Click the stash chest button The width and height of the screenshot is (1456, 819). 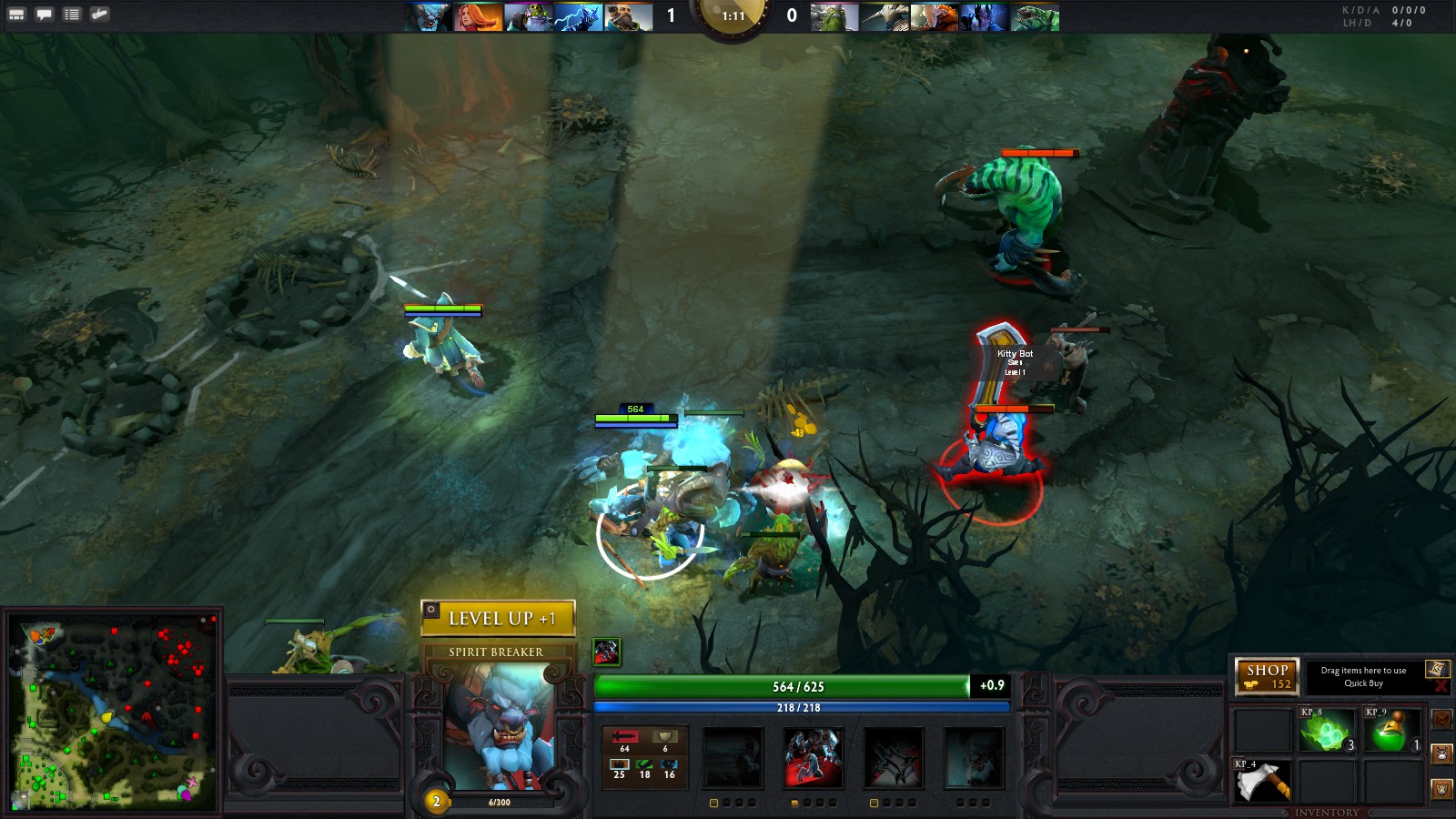(x=1441, y=719)
